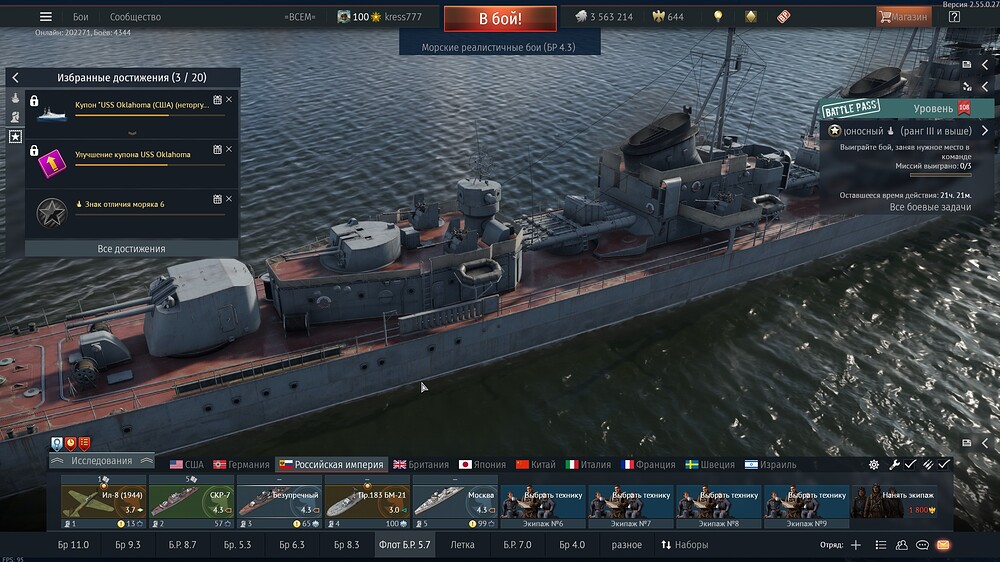This screenshot has height=562, width=1000.
Task: Pick the Пр.183 БМ-21 boat slot
Action: pos(366,501)
